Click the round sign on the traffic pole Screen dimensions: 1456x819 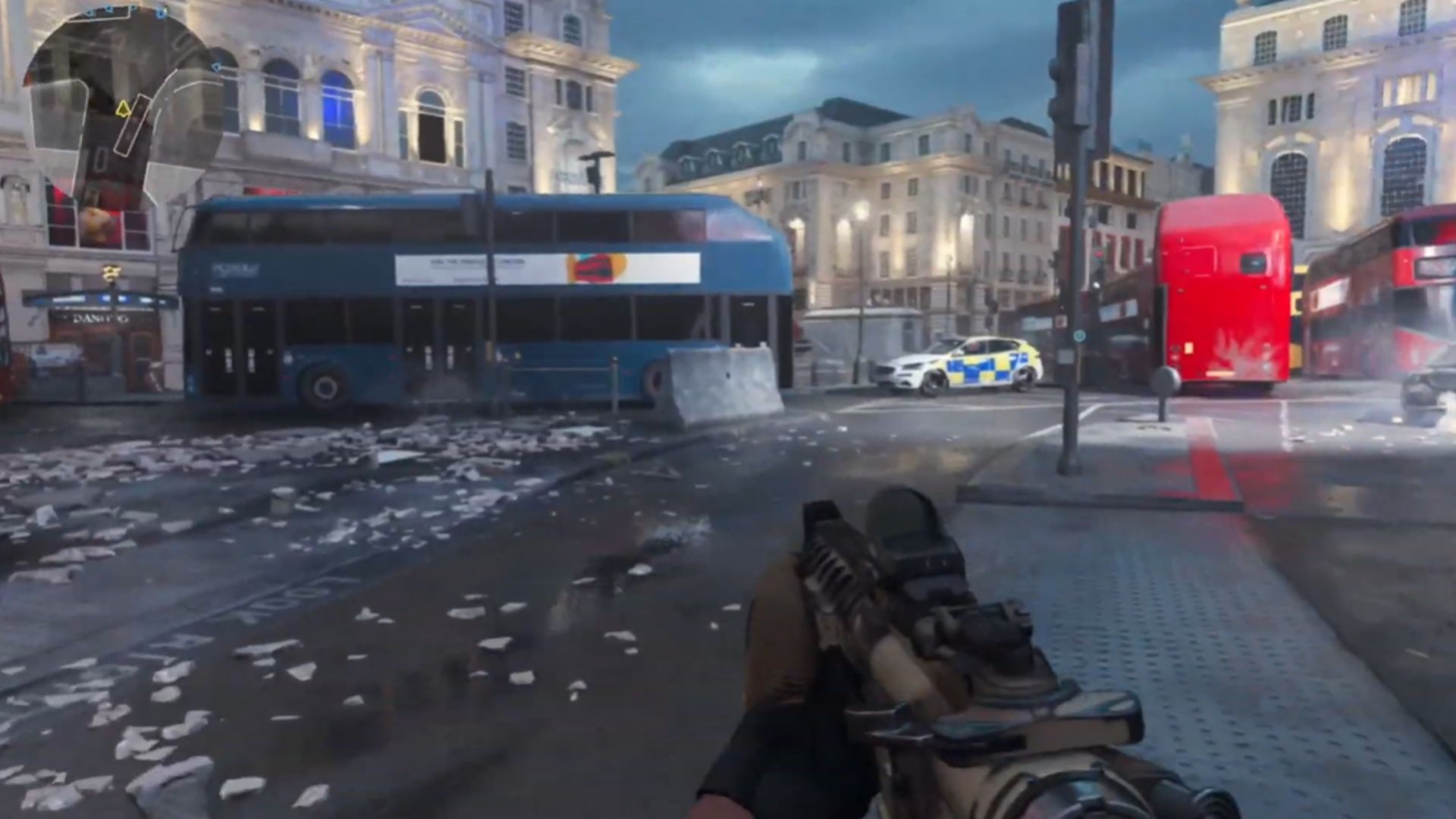tap(1080, 335)
